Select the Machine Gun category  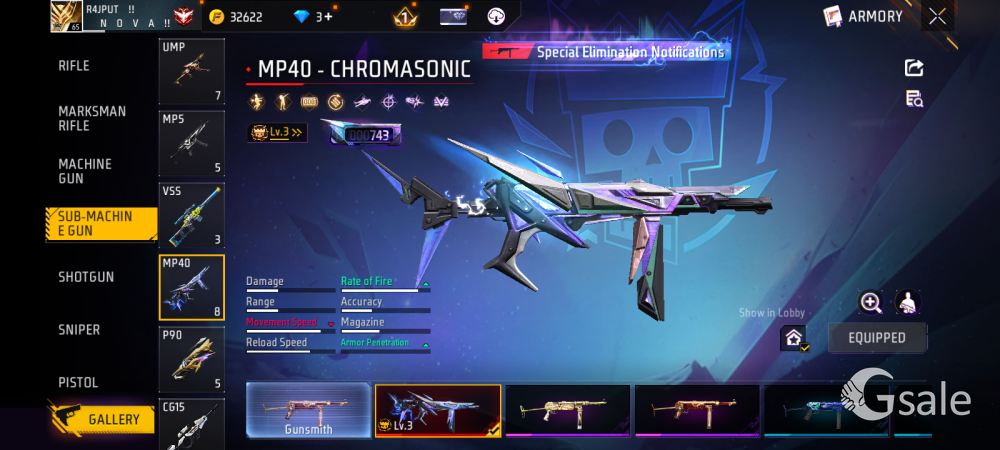point(85,171)
